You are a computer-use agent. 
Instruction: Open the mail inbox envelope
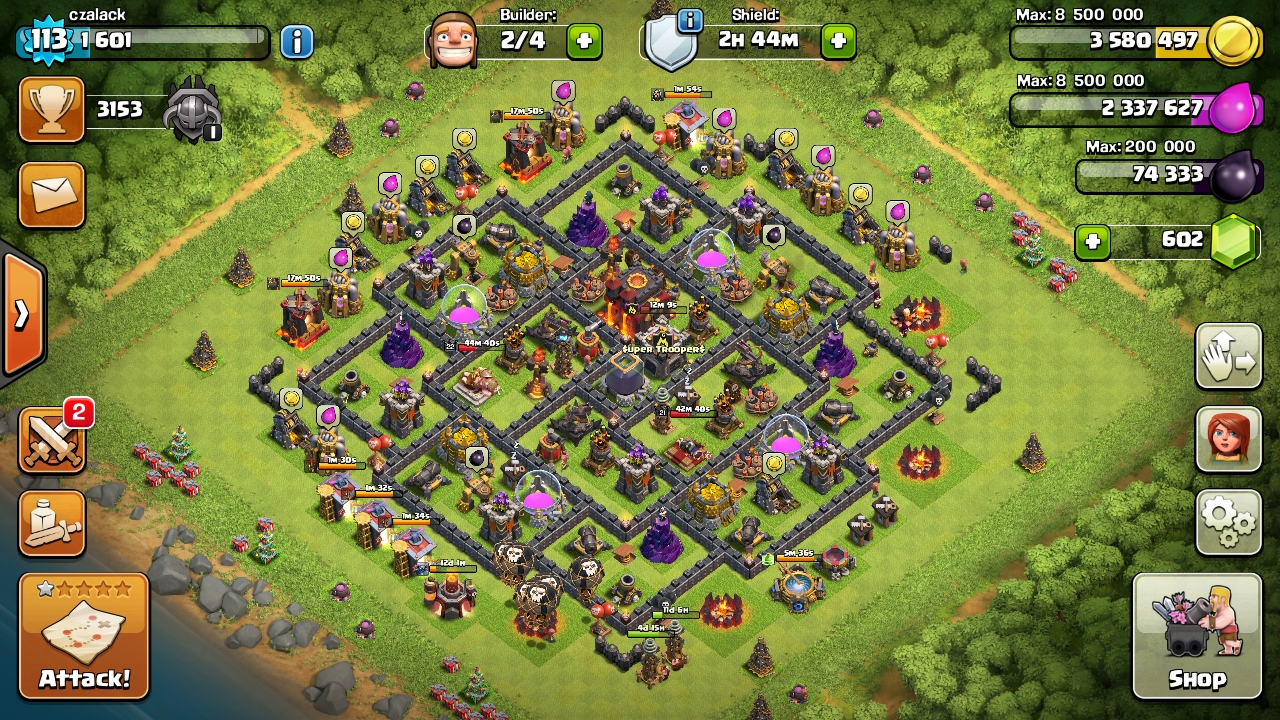[x=52, y=195]
